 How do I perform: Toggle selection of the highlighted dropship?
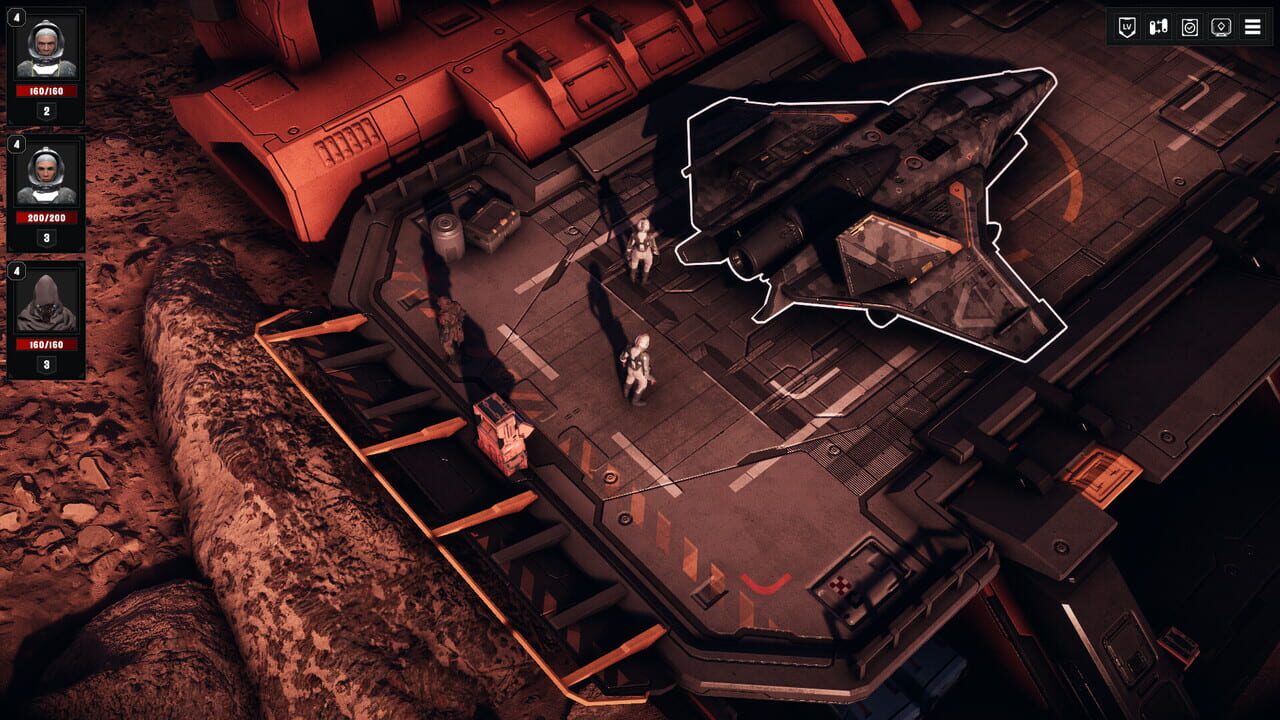click(x=870, y=200)
